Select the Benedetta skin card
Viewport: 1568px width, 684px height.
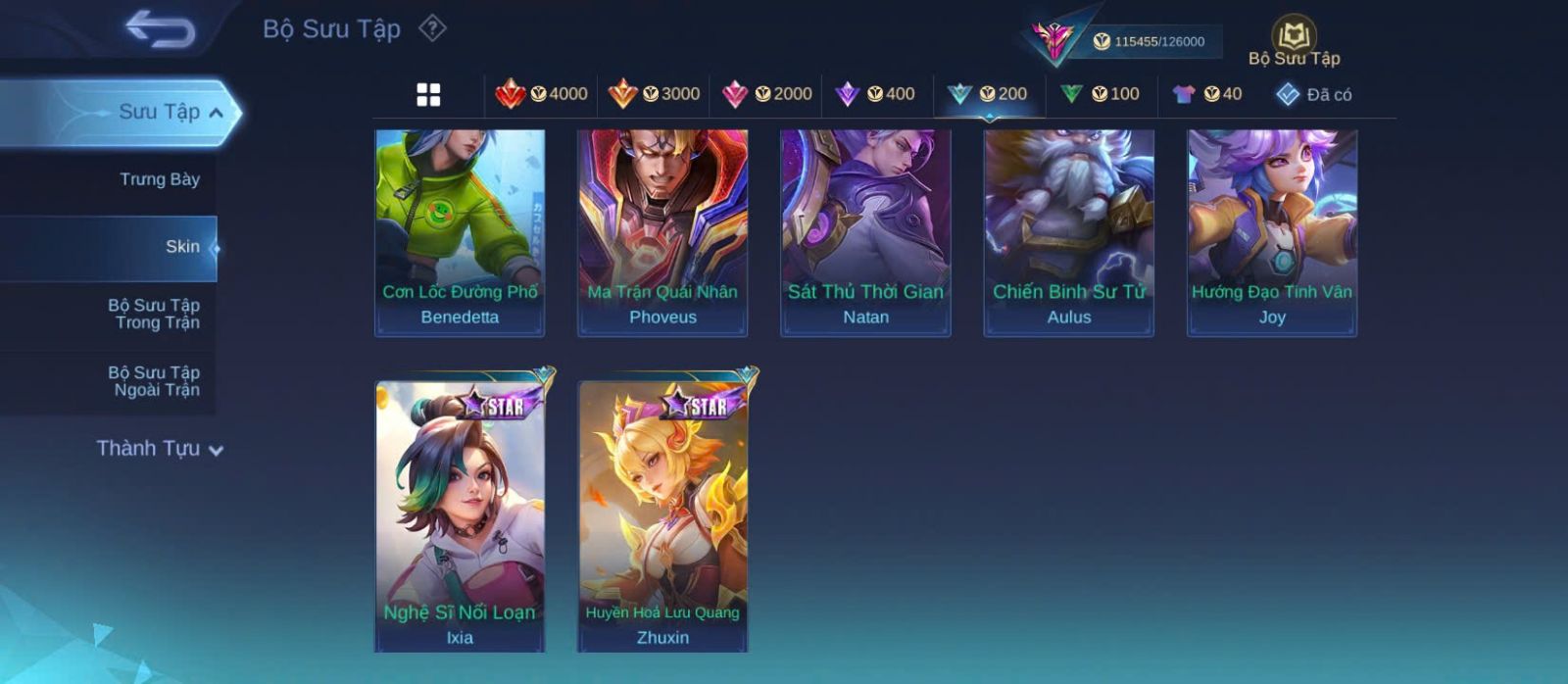(x=460, y=231)
